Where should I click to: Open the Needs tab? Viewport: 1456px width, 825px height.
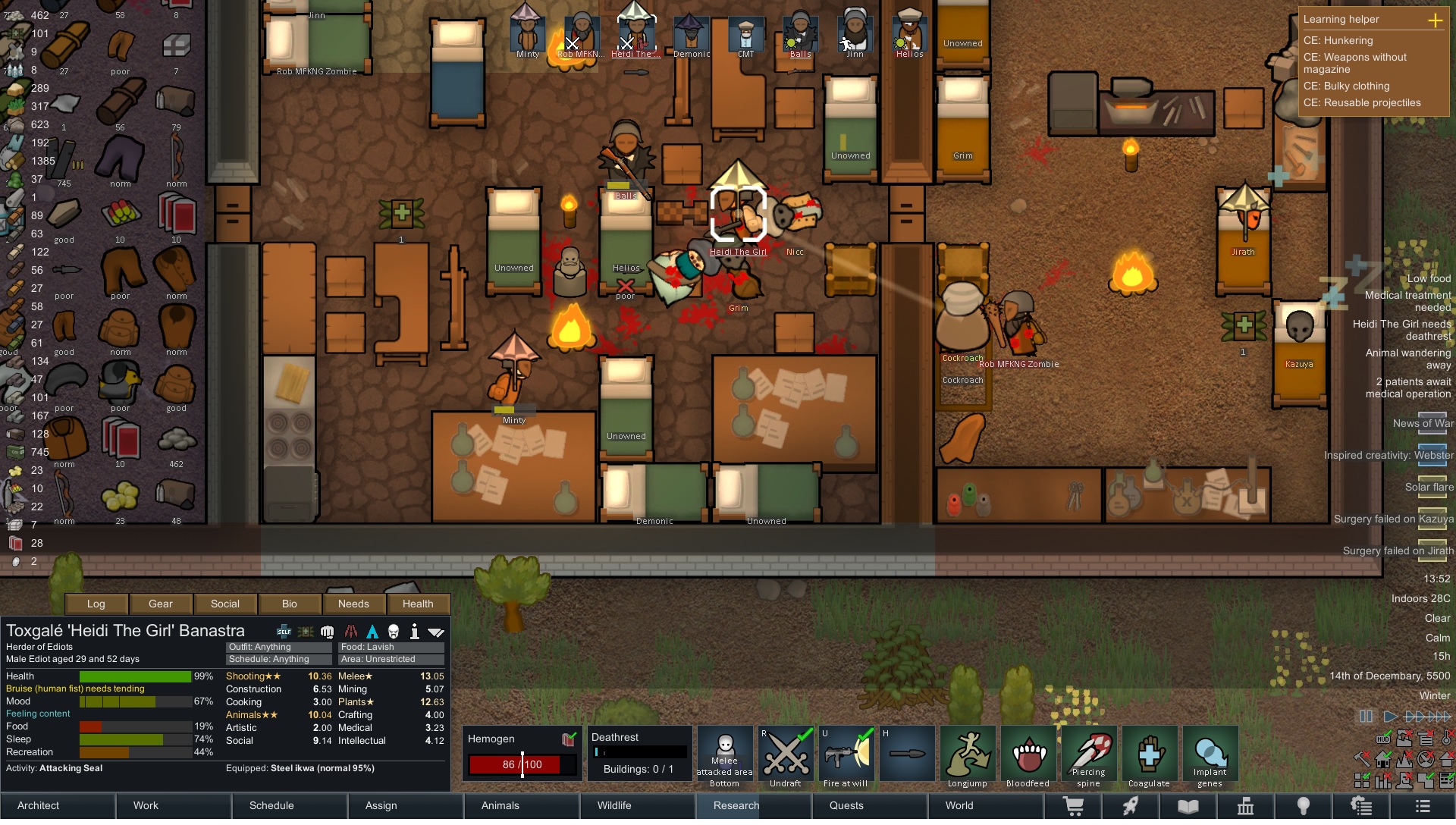[x=353, y=604]
